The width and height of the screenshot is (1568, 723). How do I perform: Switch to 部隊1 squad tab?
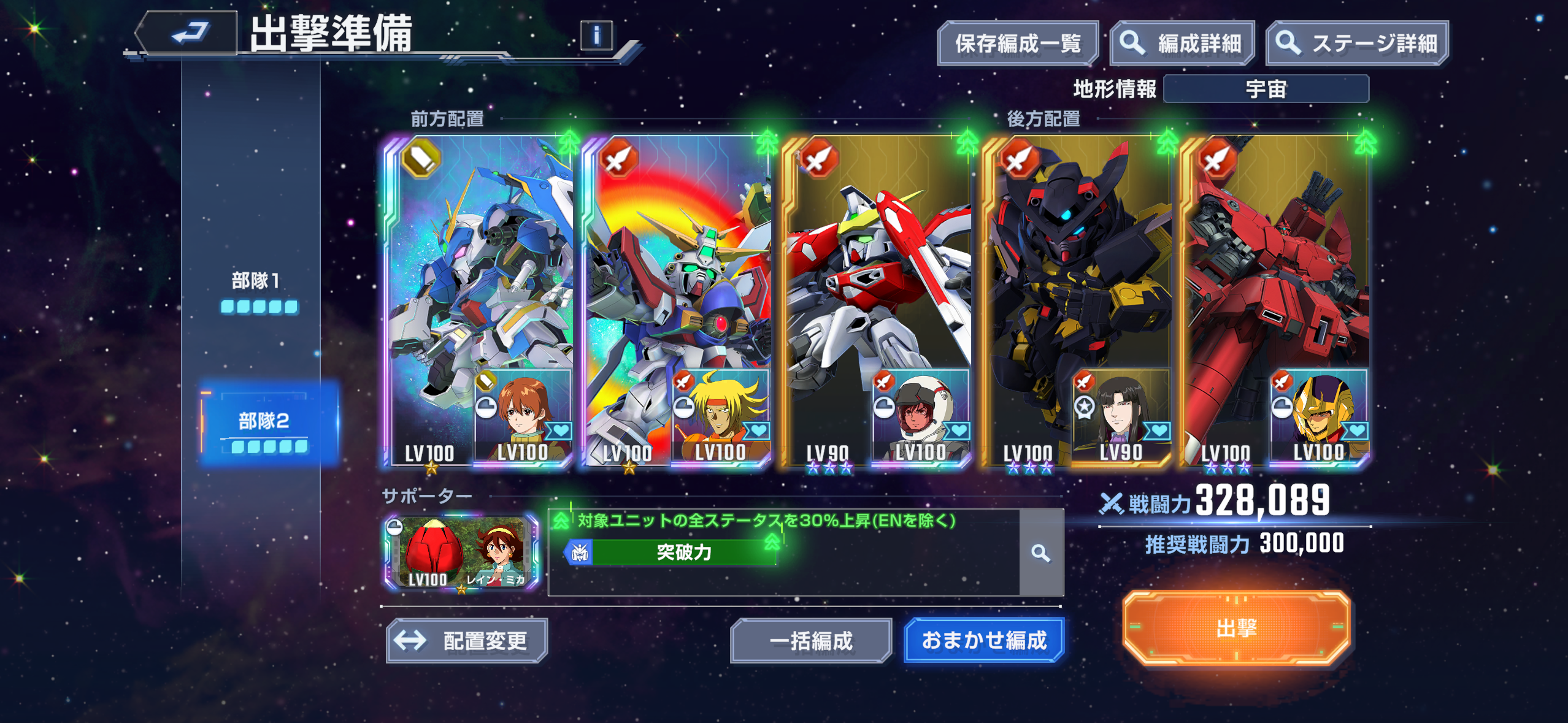coord(258,291)
